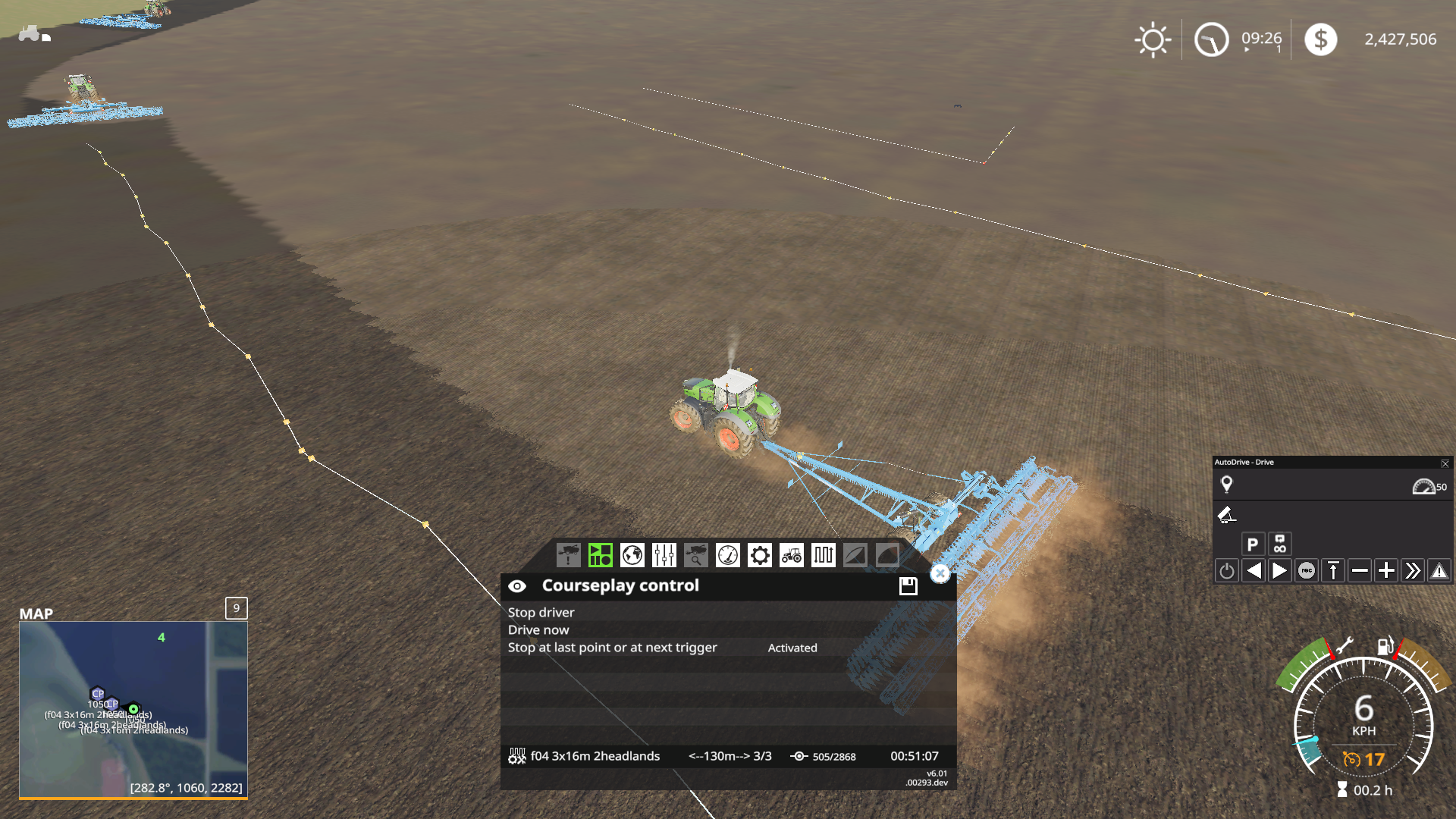Open the Courseplay vehicle settings tractor icon

click(791, 555)
